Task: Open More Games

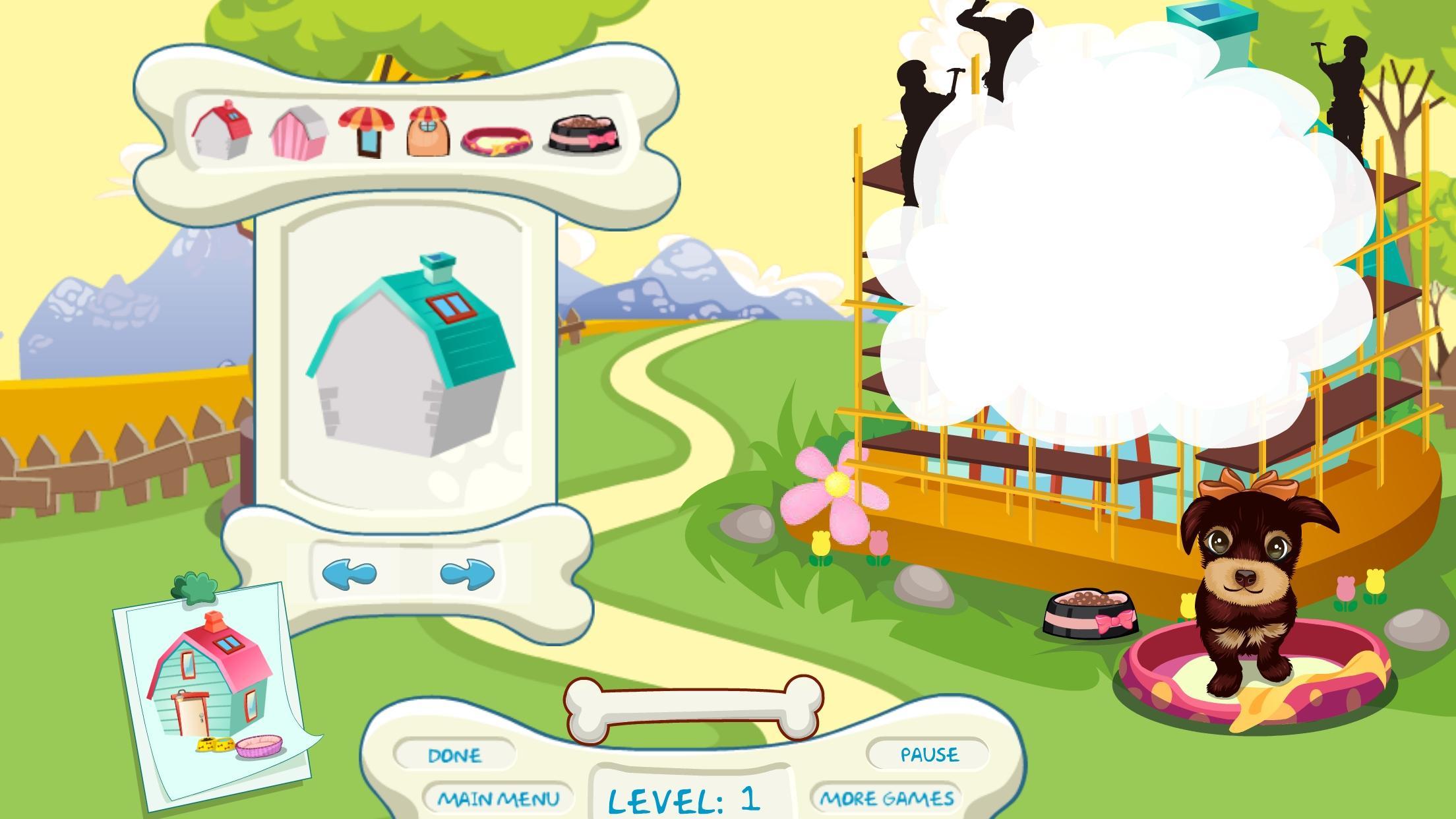Action: coord(887,799)
